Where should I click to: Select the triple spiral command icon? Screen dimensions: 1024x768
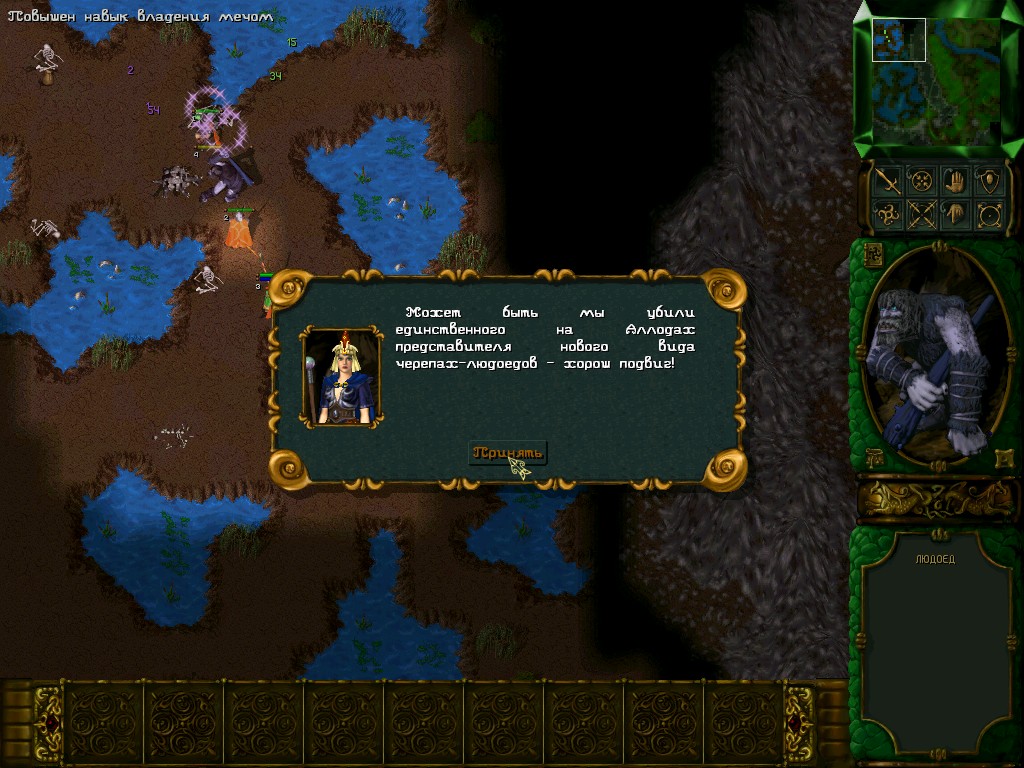coord(886,214)
